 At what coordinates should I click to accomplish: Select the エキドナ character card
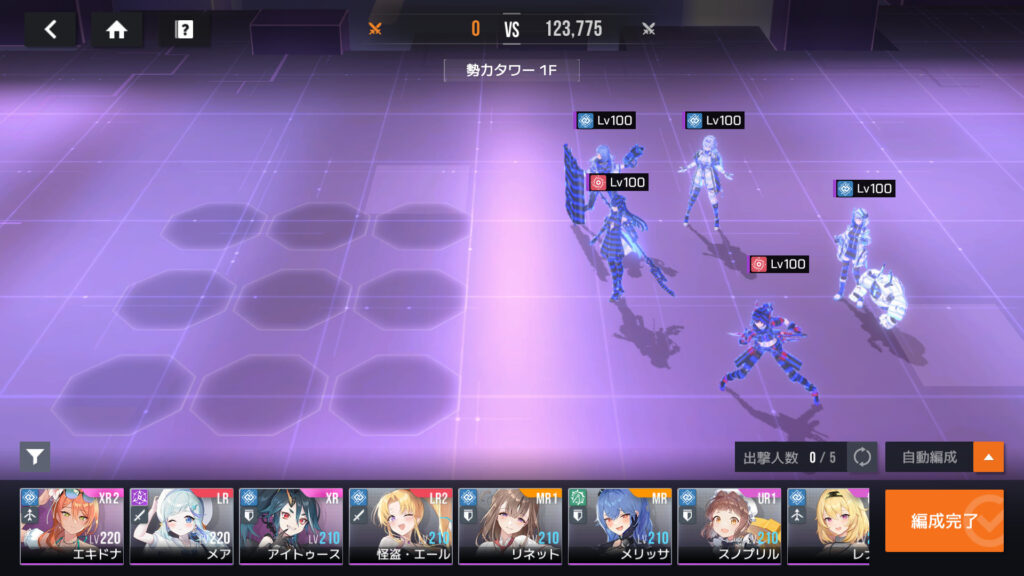[x=72, y=526]
